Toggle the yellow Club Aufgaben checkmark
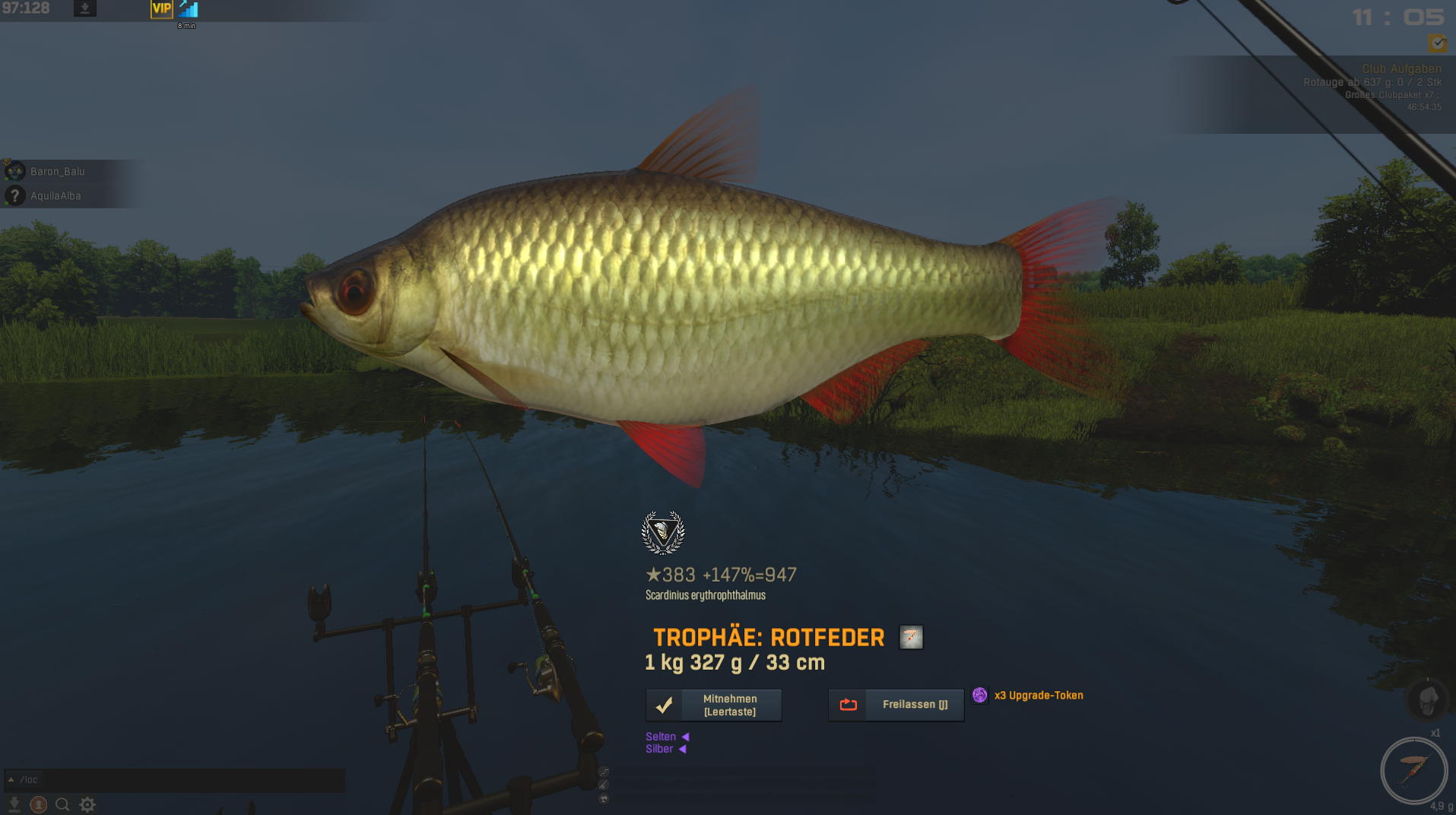The height and width of the screenshot is (815, 1456). pos(1437,43)
